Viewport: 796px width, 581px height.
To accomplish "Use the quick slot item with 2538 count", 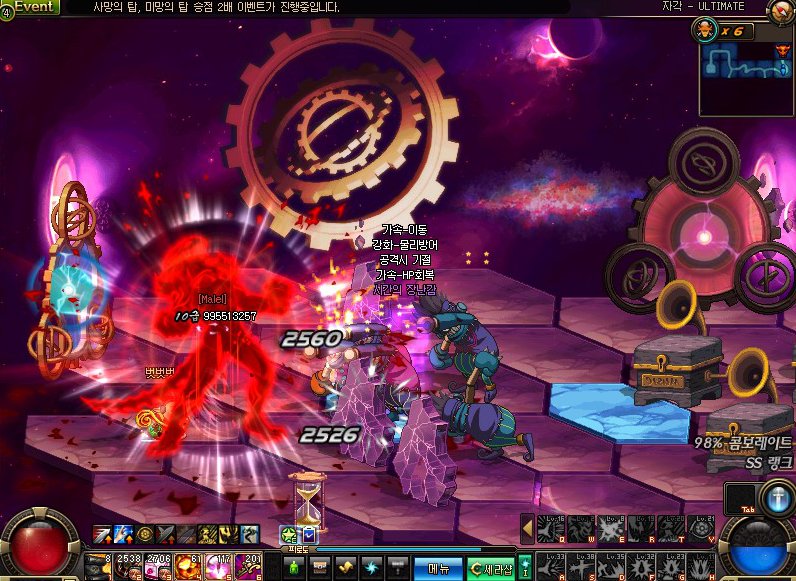I will (130, 566).
